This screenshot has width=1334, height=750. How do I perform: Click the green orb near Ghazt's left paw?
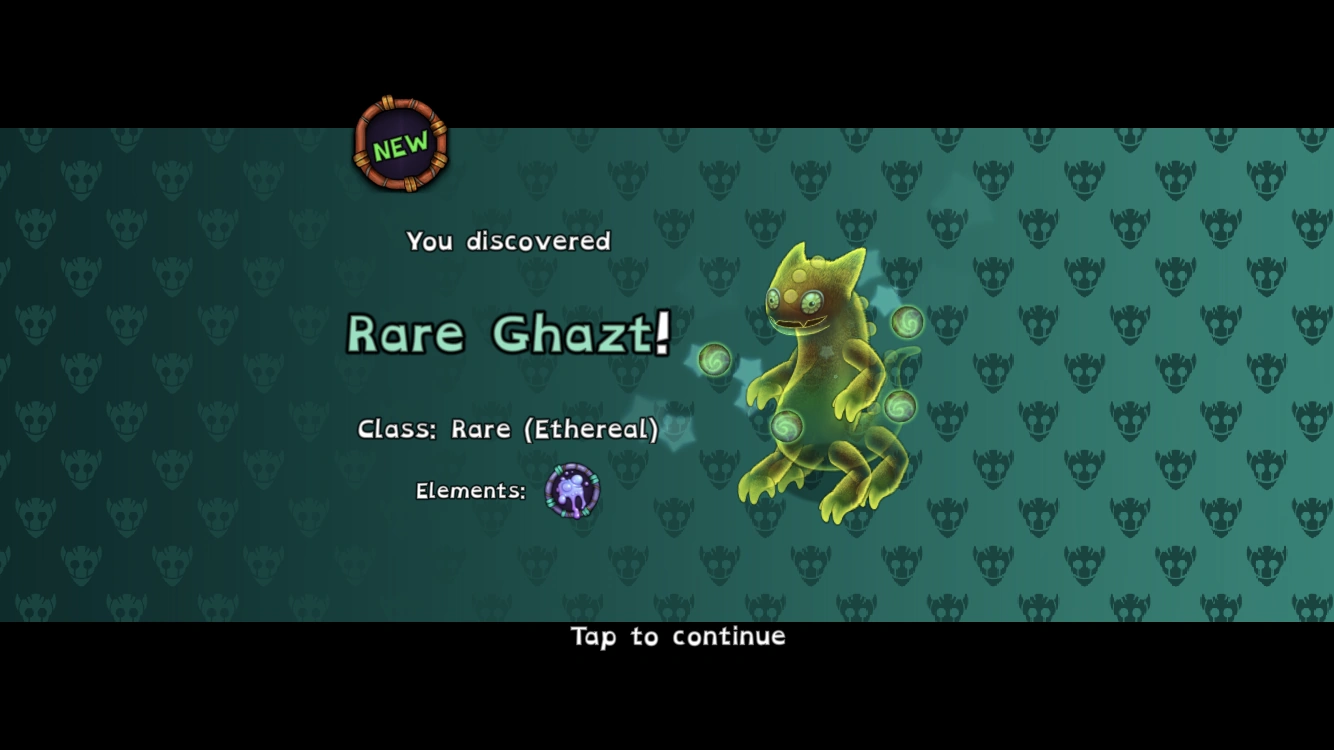[713, 360]
